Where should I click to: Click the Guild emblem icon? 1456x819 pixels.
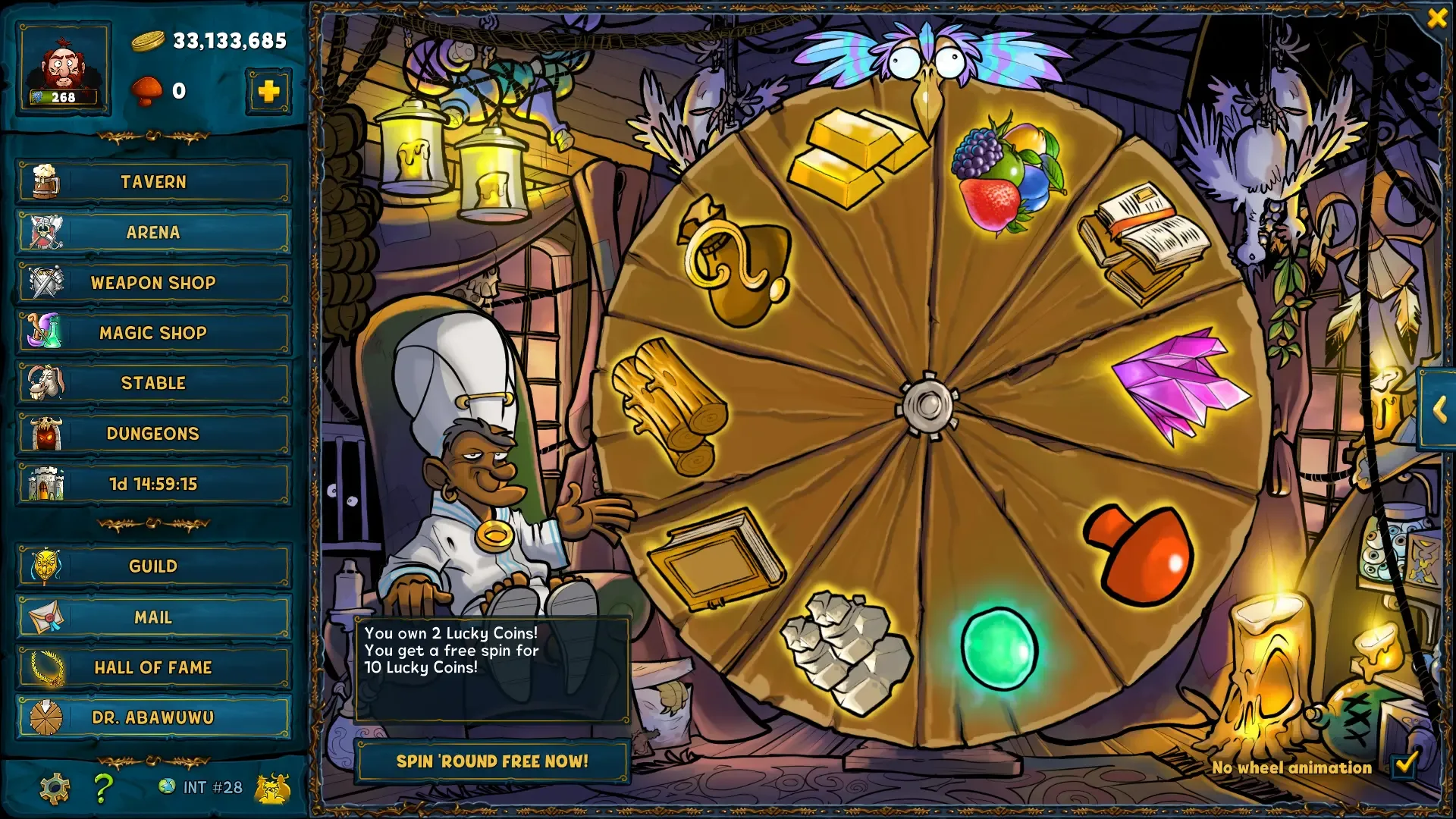coord(47,566)
